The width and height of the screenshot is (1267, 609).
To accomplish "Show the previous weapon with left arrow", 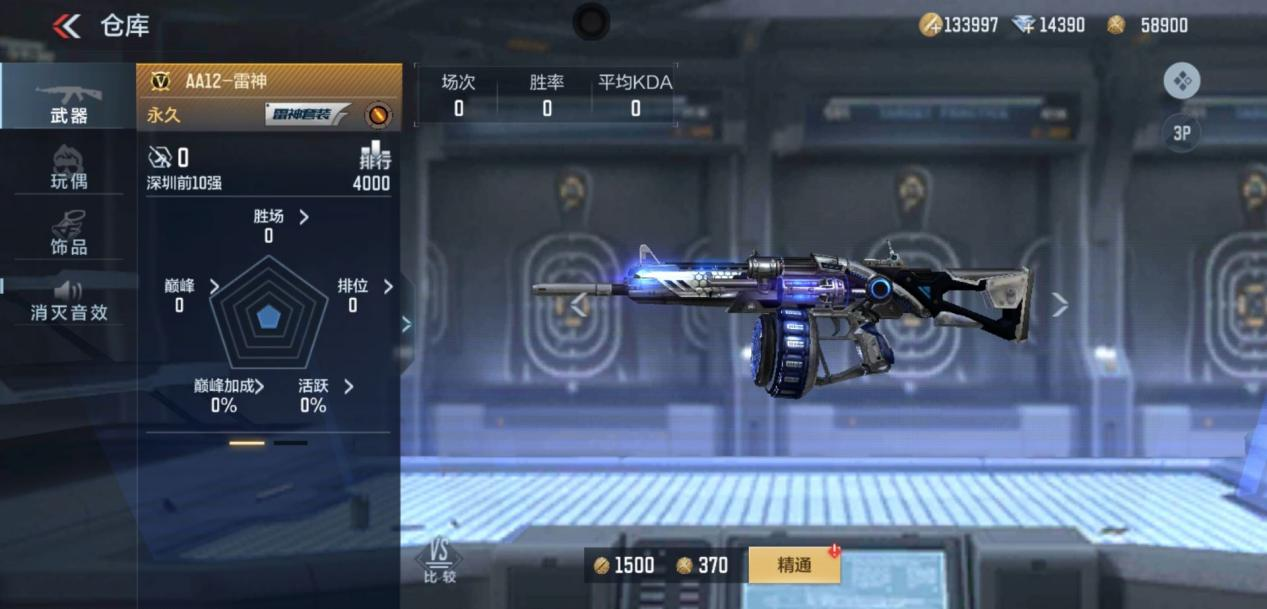I will pyautogui.click(x=578, y=305).
